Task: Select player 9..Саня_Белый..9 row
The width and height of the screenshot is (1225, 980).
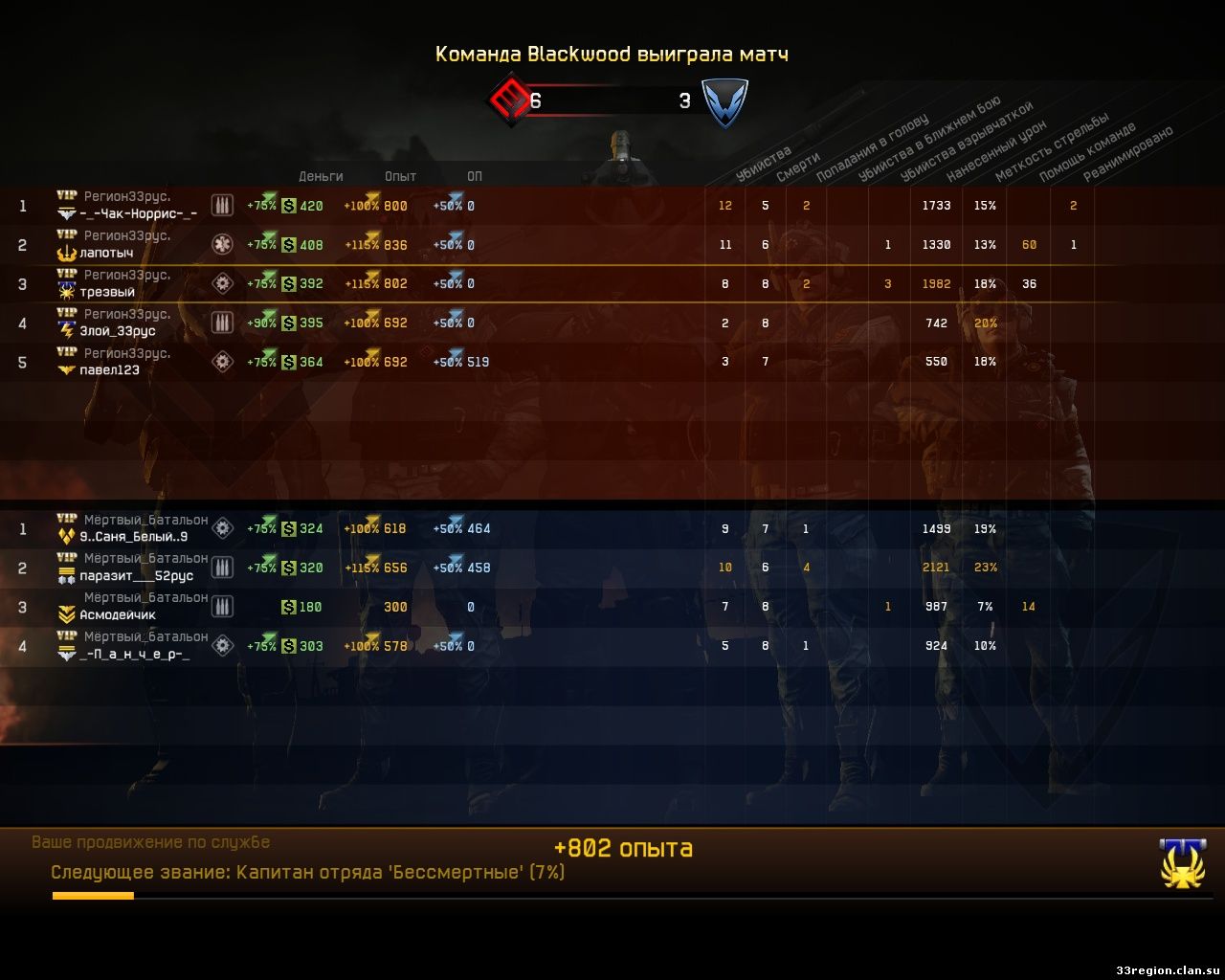Action: (134, 537)
